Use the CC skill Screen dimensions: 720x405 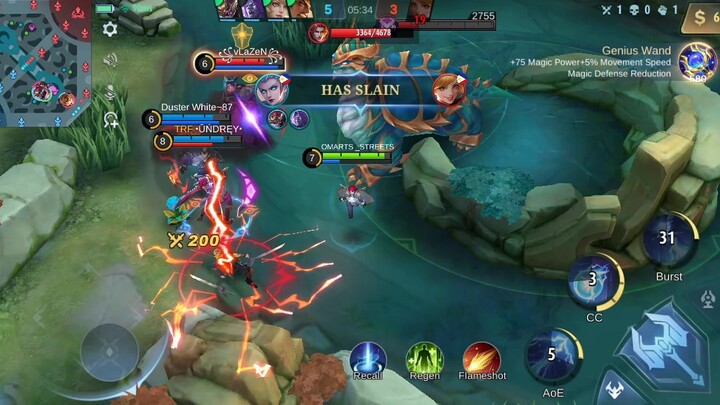pyautogui.click(x=593, y=280)
